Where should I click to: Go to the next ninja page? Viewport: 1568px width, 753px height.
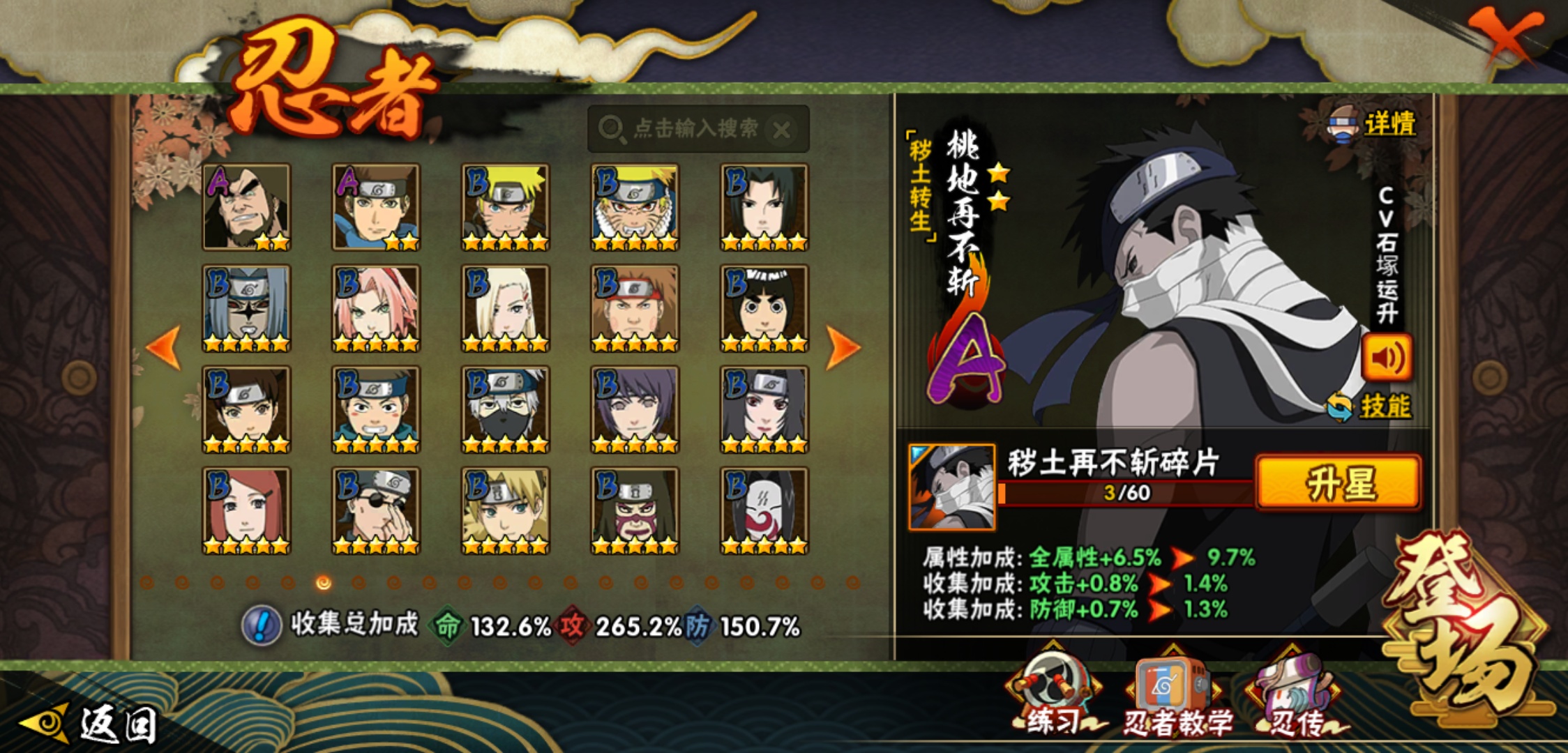(843, 347)
